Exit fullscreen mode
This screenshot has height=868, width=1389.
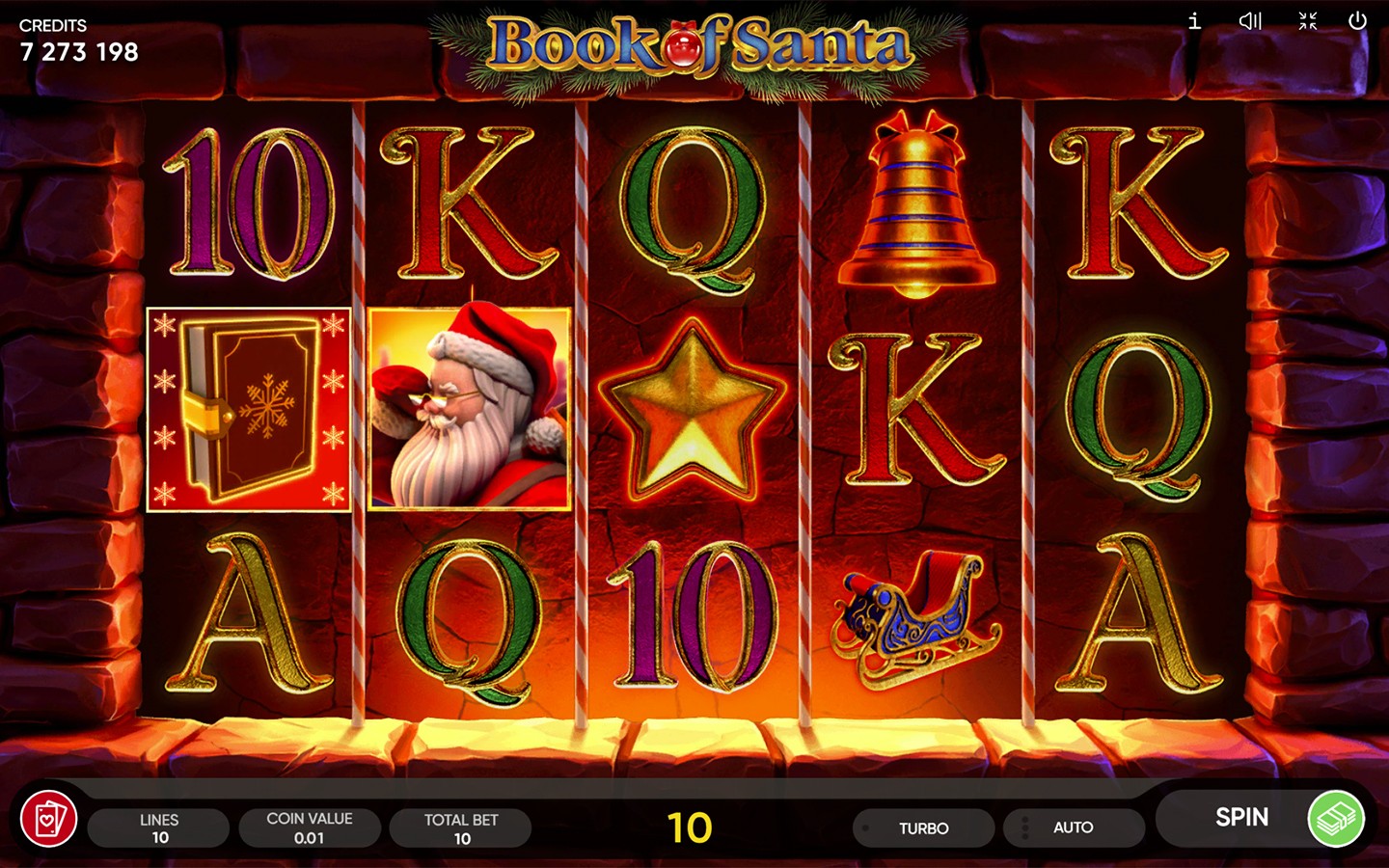click(x=1308, y=21)
